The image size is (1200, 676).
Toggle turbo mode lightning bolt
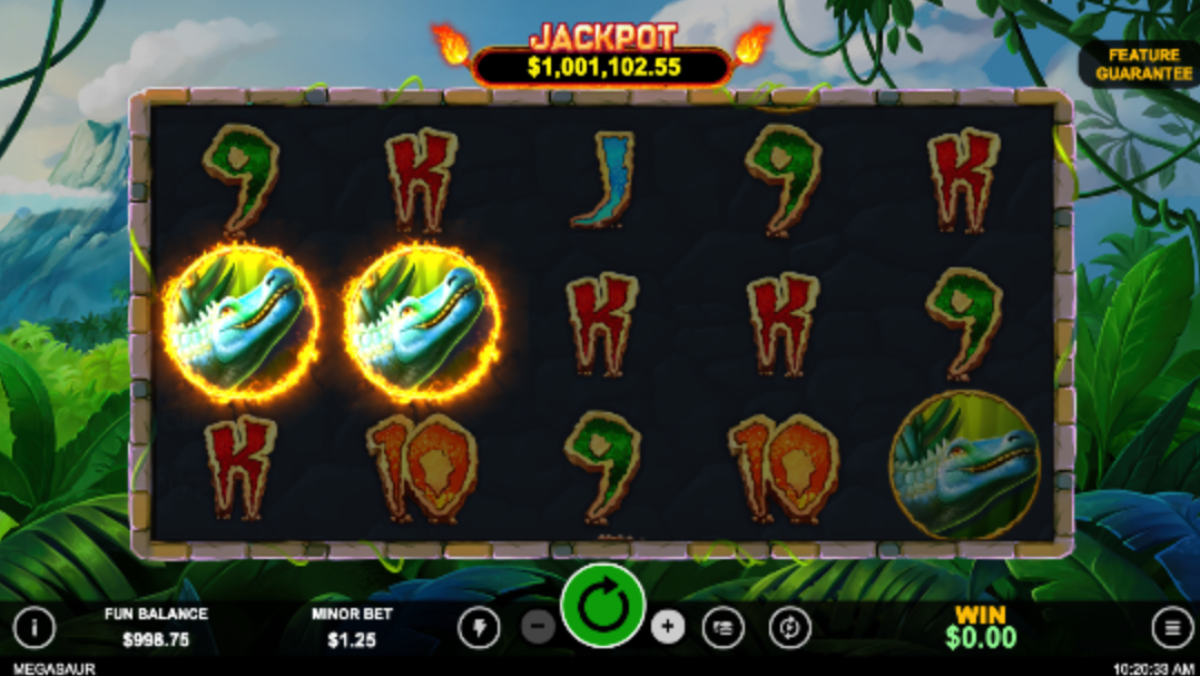click(x=478, y=628)
